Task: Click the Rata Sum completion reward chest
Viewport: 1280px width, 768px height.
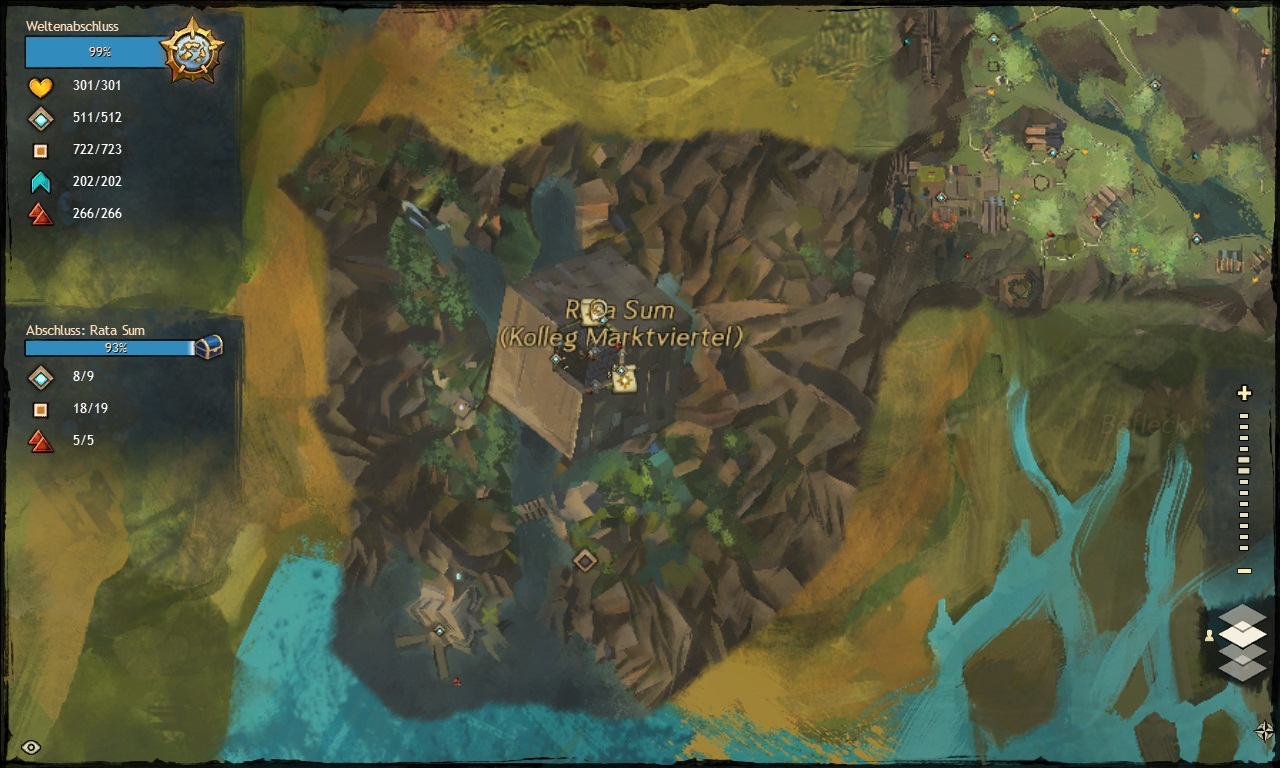Action: 208,347
